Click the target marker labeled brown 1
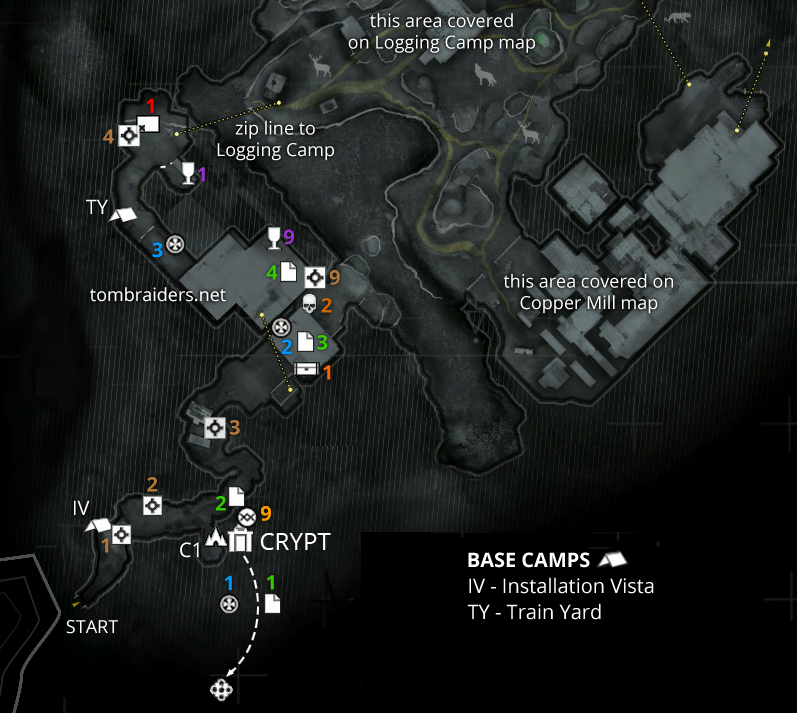This screenshot has height=713, width=797. pos(122,535)
